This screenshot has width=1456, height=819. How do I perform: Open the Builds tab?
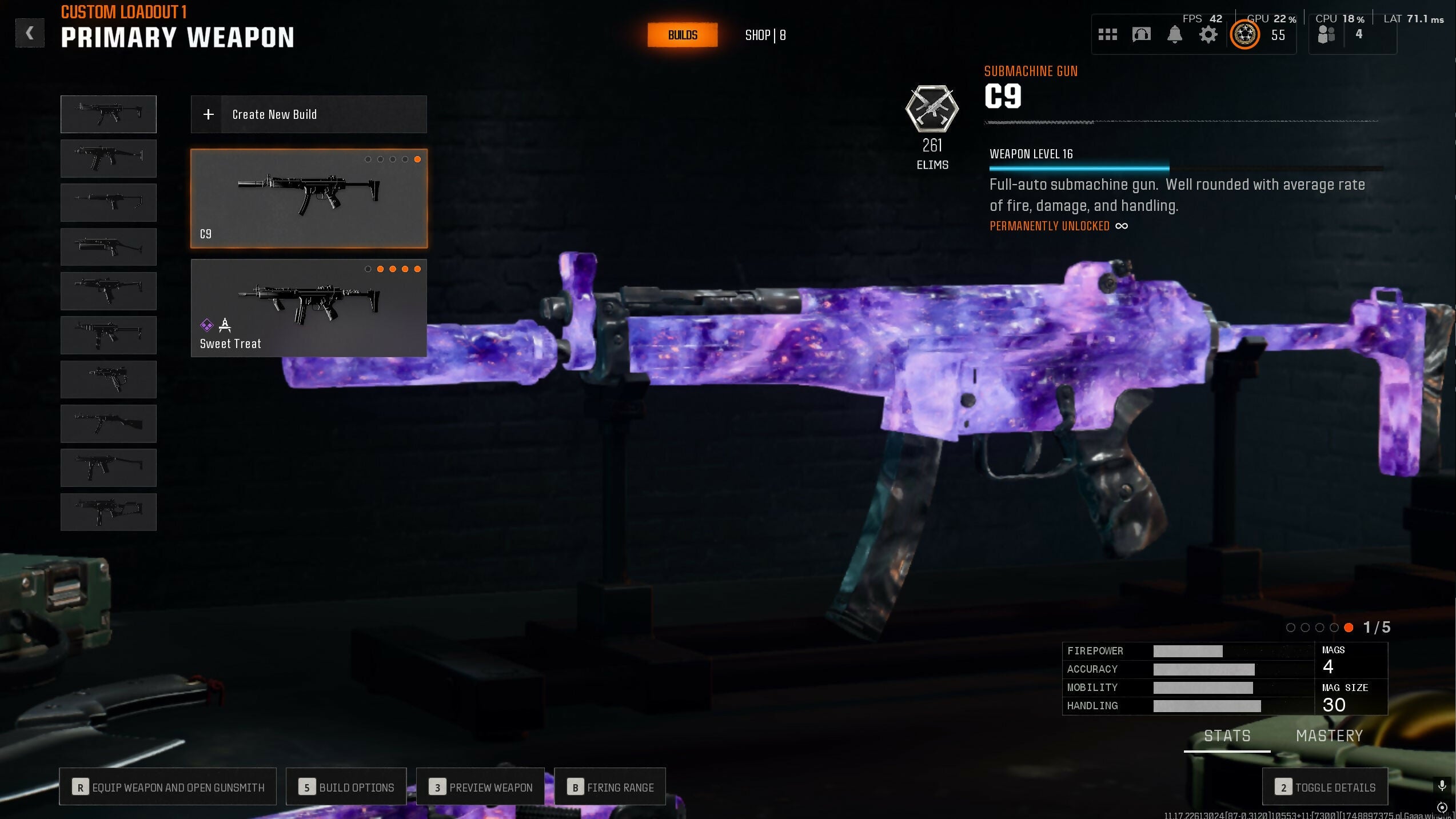tap(682, 35)
